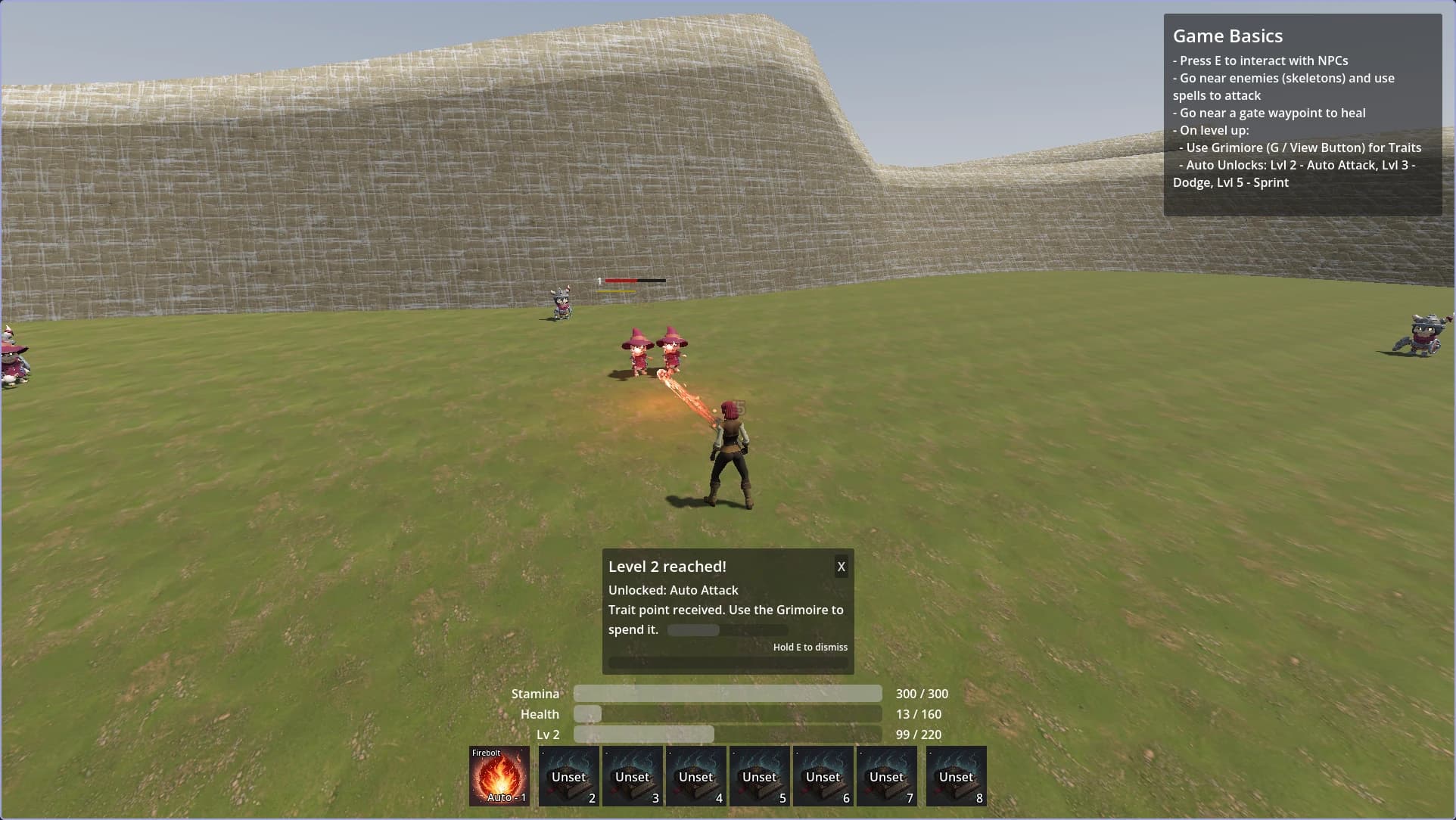The height and width of the screenshot is (820, 1456).
Task: Click the Unset spell slot 3
Action: pos(633,776)
